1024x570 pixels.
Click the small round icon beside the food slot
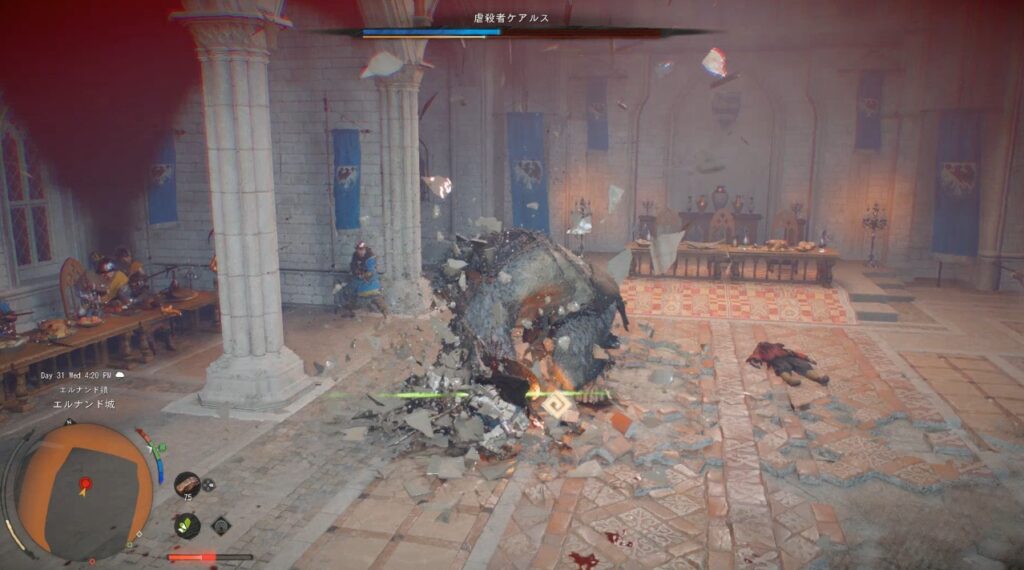(x=209, y=484)
